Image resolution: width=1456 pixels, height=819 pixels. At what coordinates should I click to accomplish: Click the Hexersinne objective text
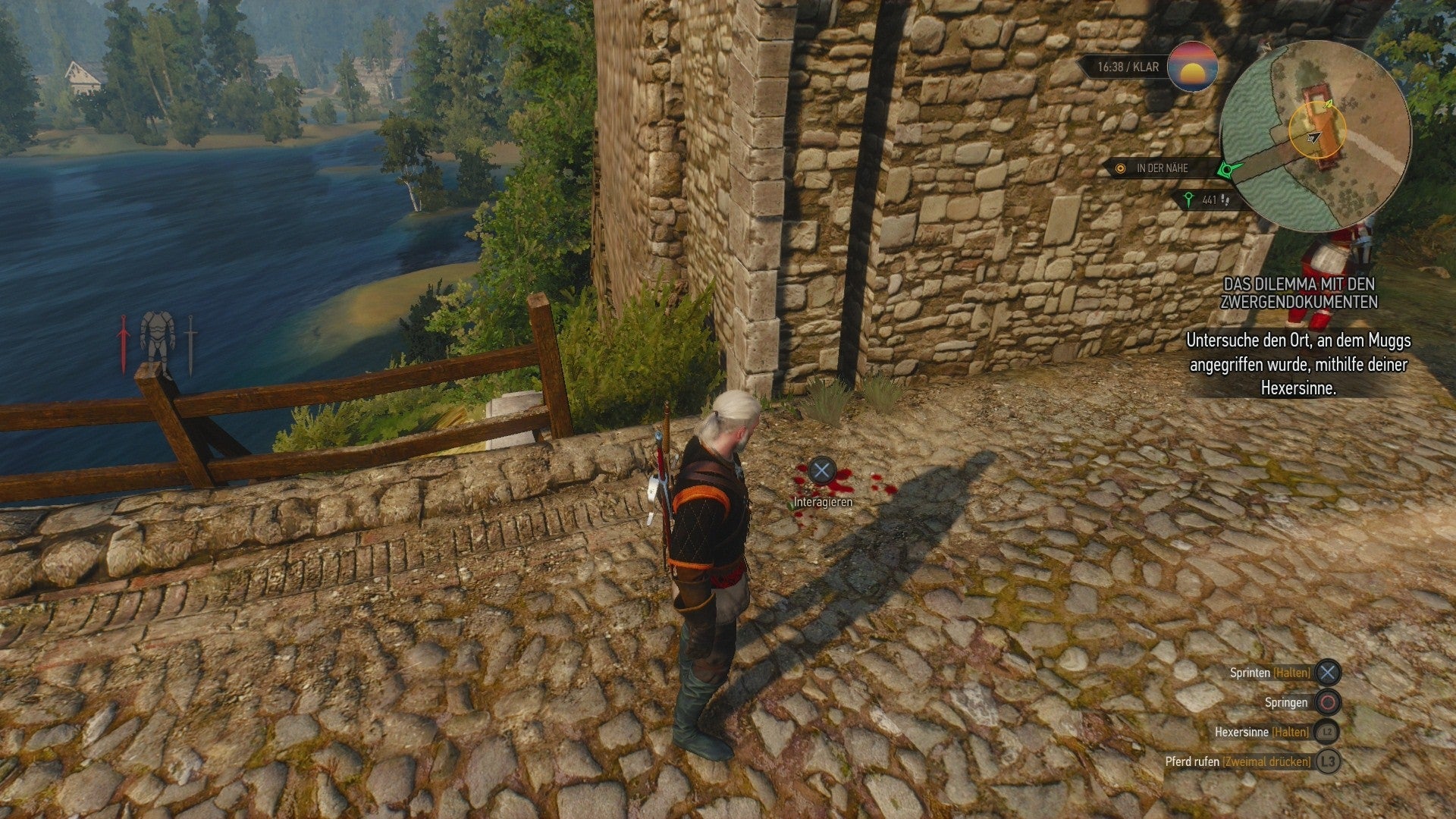pyautogui.click(x=1298, y=365)
